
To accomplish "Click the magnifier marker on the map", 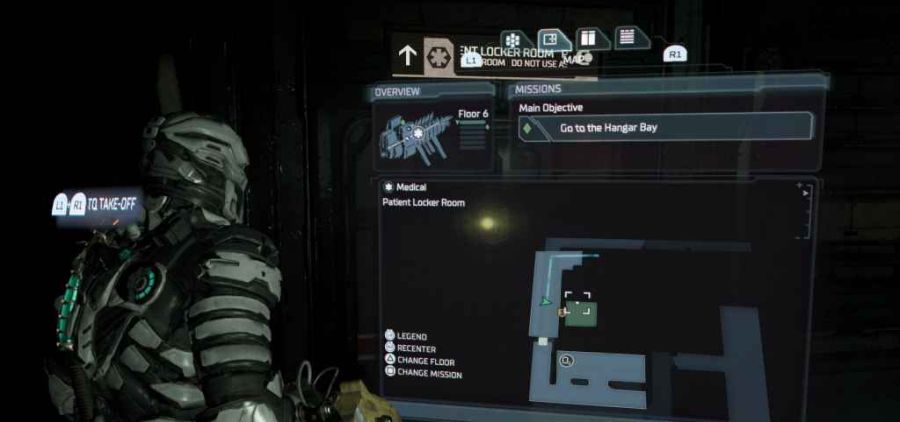I will point(567,360).
